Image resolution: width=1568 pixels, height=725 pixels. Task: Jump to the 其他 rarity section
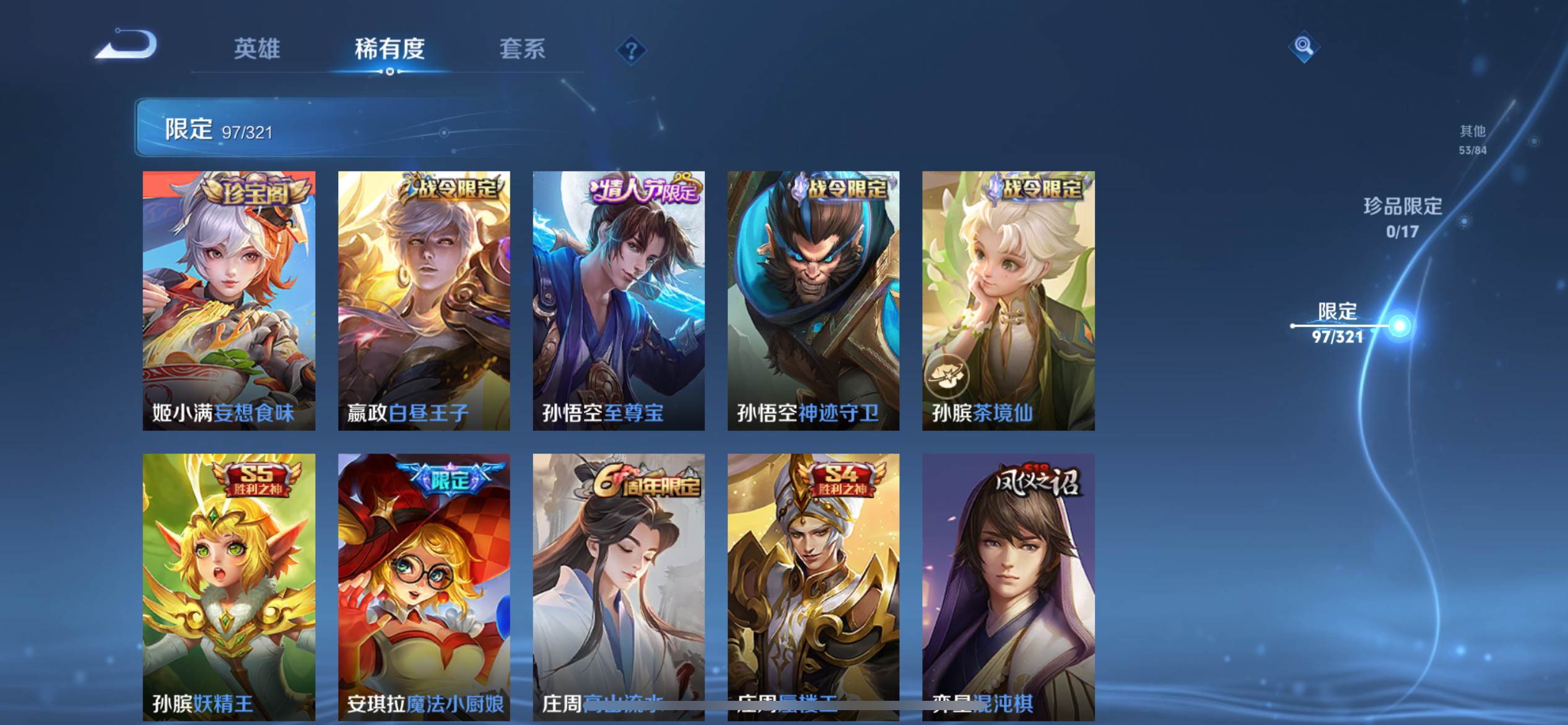click(x=1472, y=139)
